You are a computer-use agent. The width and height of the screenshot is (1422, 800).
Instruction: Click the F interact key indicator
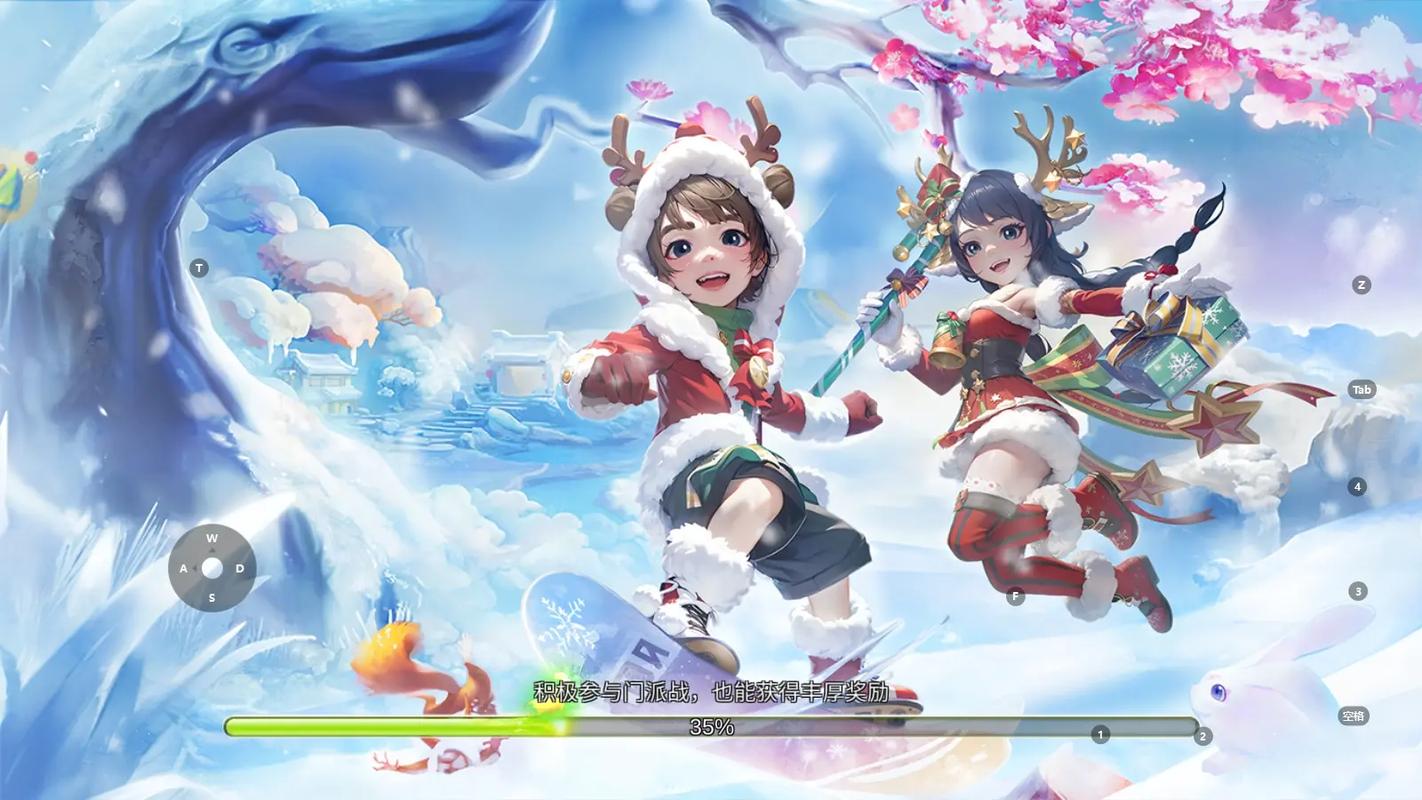coord(1014,595)
